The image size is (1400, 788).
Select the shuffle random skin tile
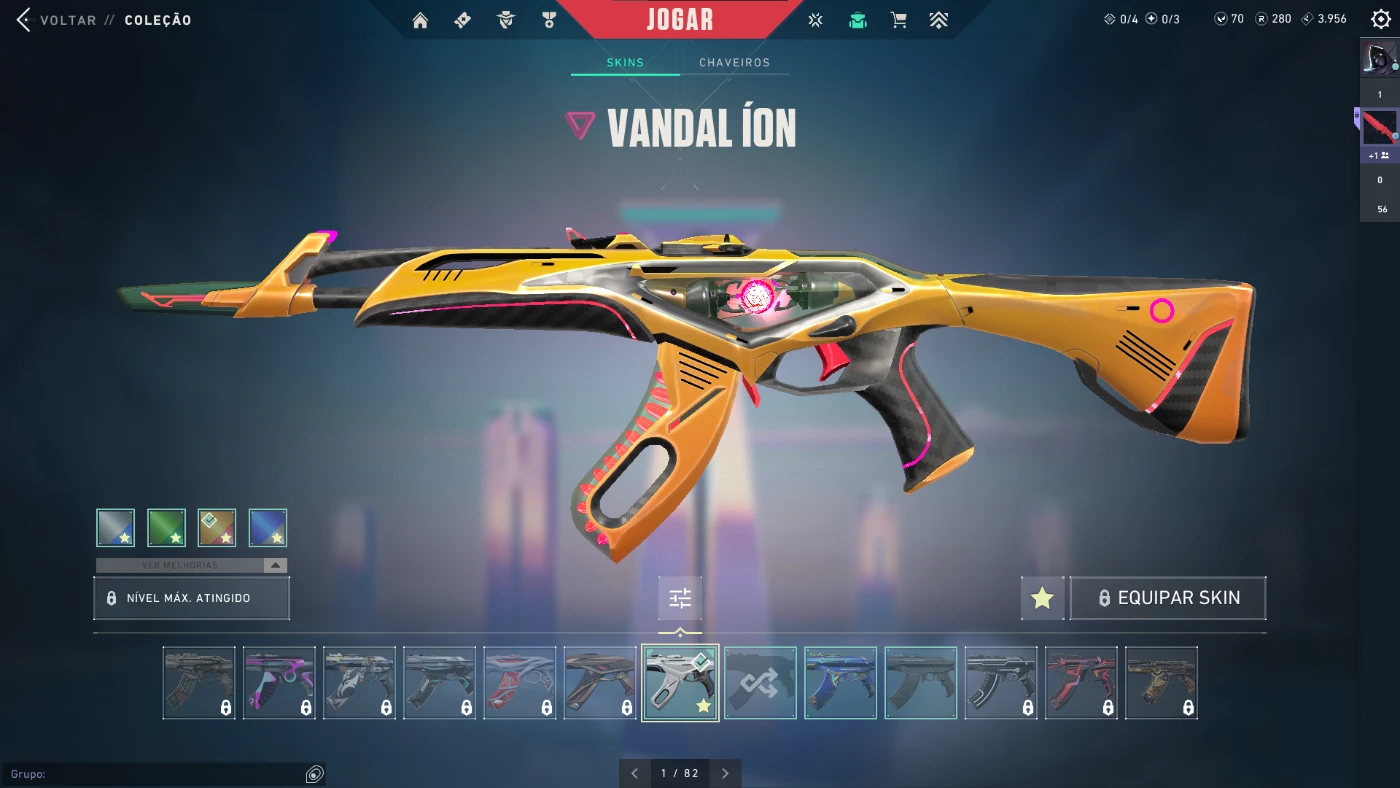[x=760, y=683]
